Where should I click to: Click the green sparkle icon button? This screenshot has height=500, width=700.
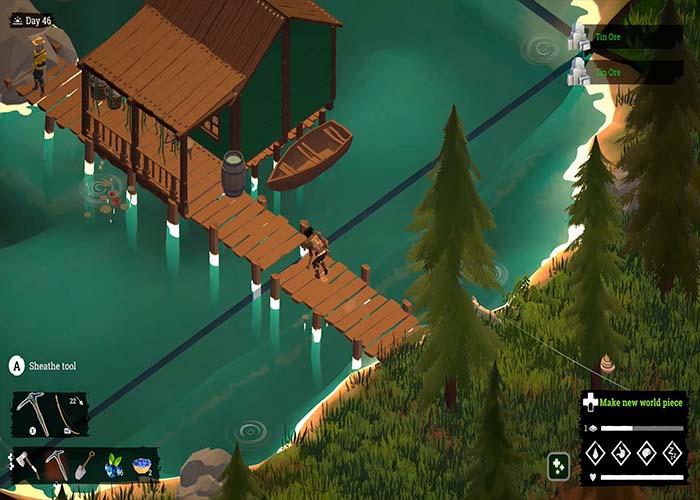point(559,466)
